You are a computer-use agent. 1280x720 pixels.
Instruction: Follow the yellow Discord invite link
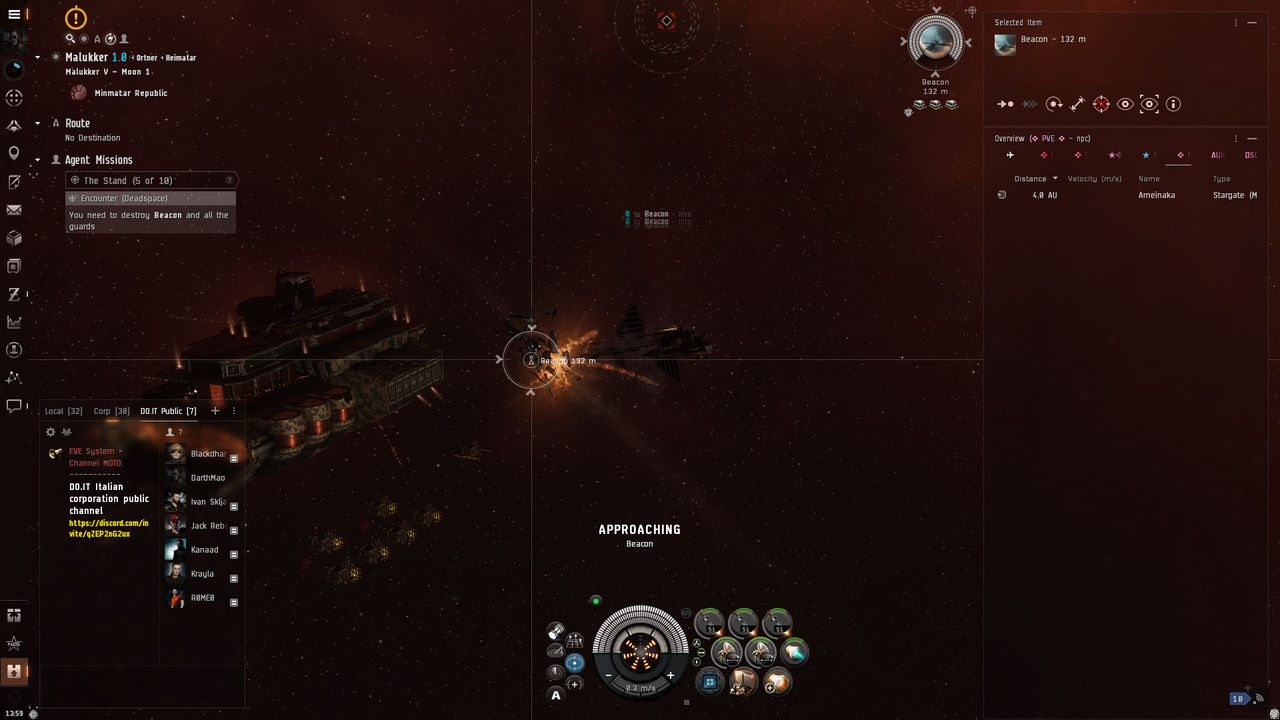pos(108,528)
